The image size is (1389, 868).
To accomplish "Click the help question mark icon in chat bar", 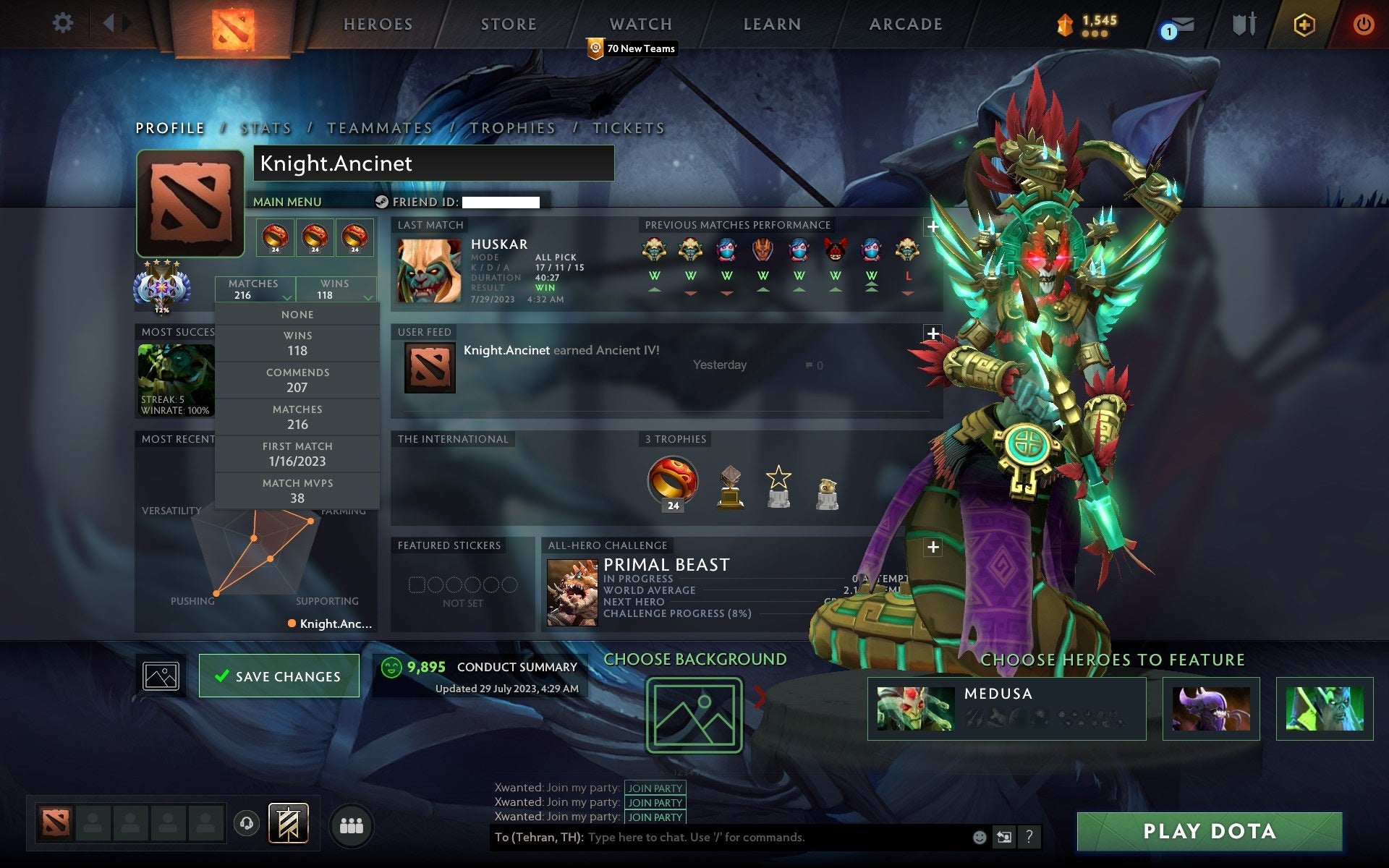I will click(x=1029, y=837).
